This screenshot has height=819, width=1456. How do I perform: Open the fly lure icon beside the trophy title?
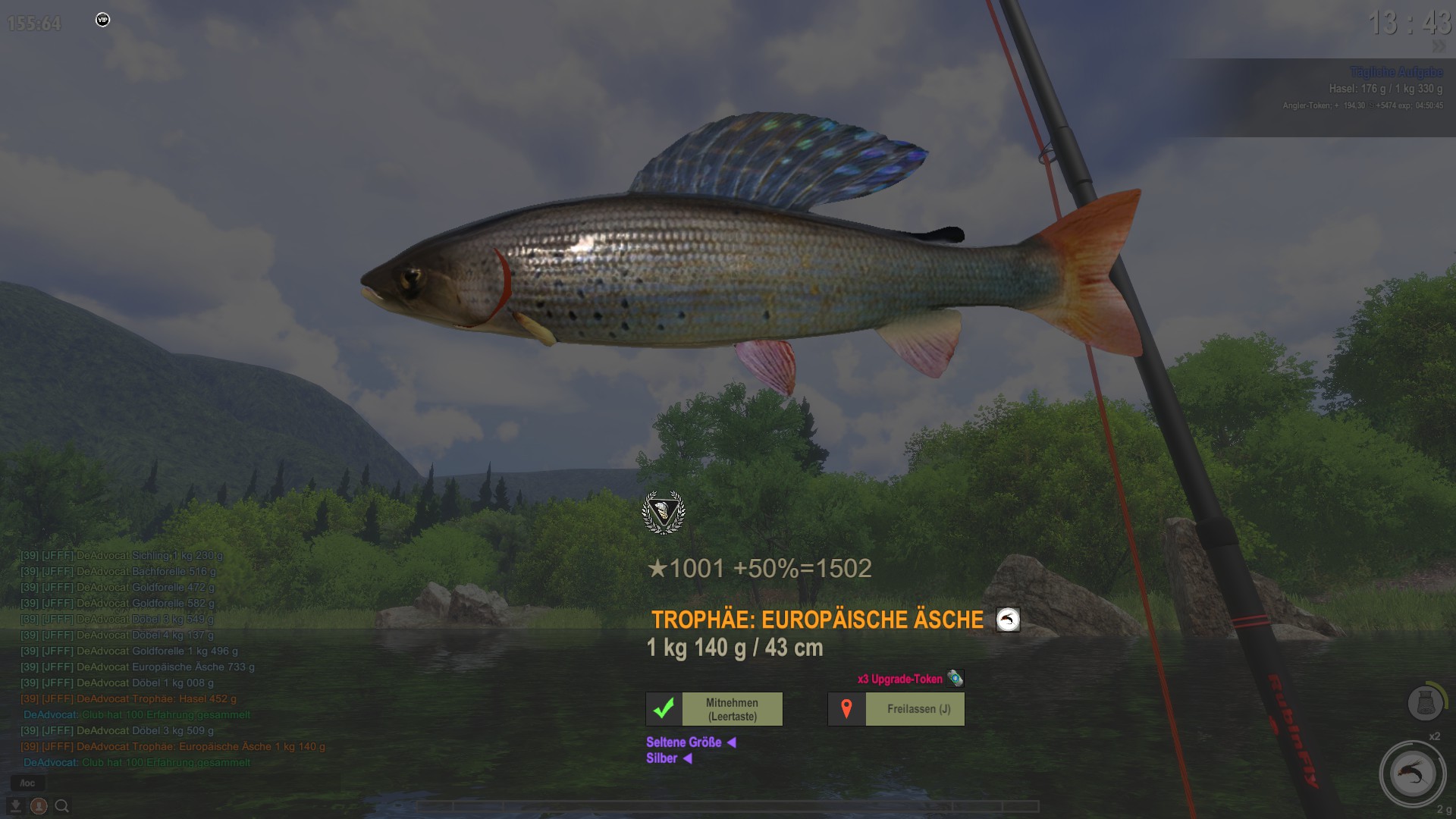tap(1008, 620)
